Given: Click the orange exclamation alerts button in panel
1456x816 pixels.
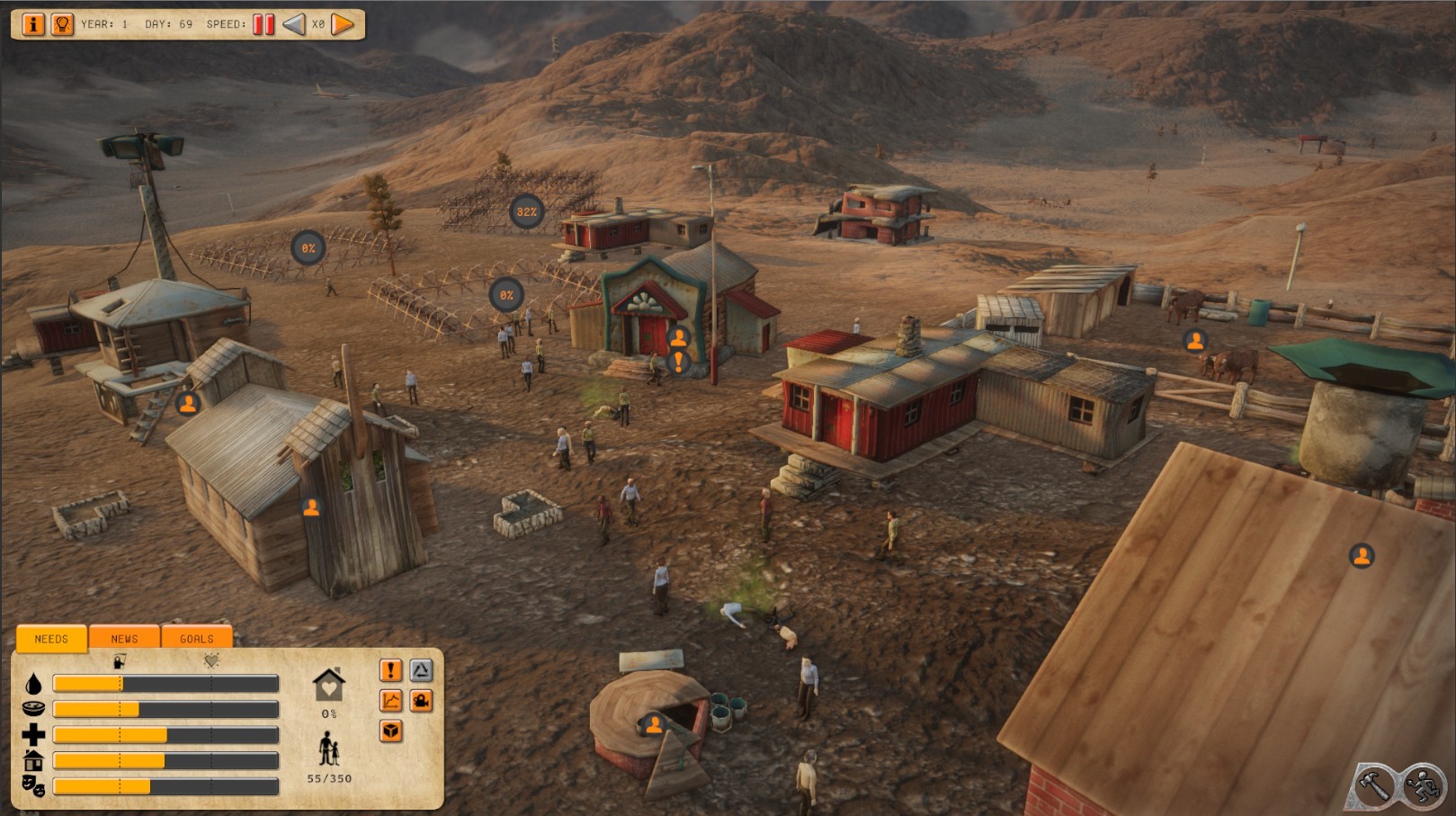Looking at the screenshot, I should coord(390,670).
